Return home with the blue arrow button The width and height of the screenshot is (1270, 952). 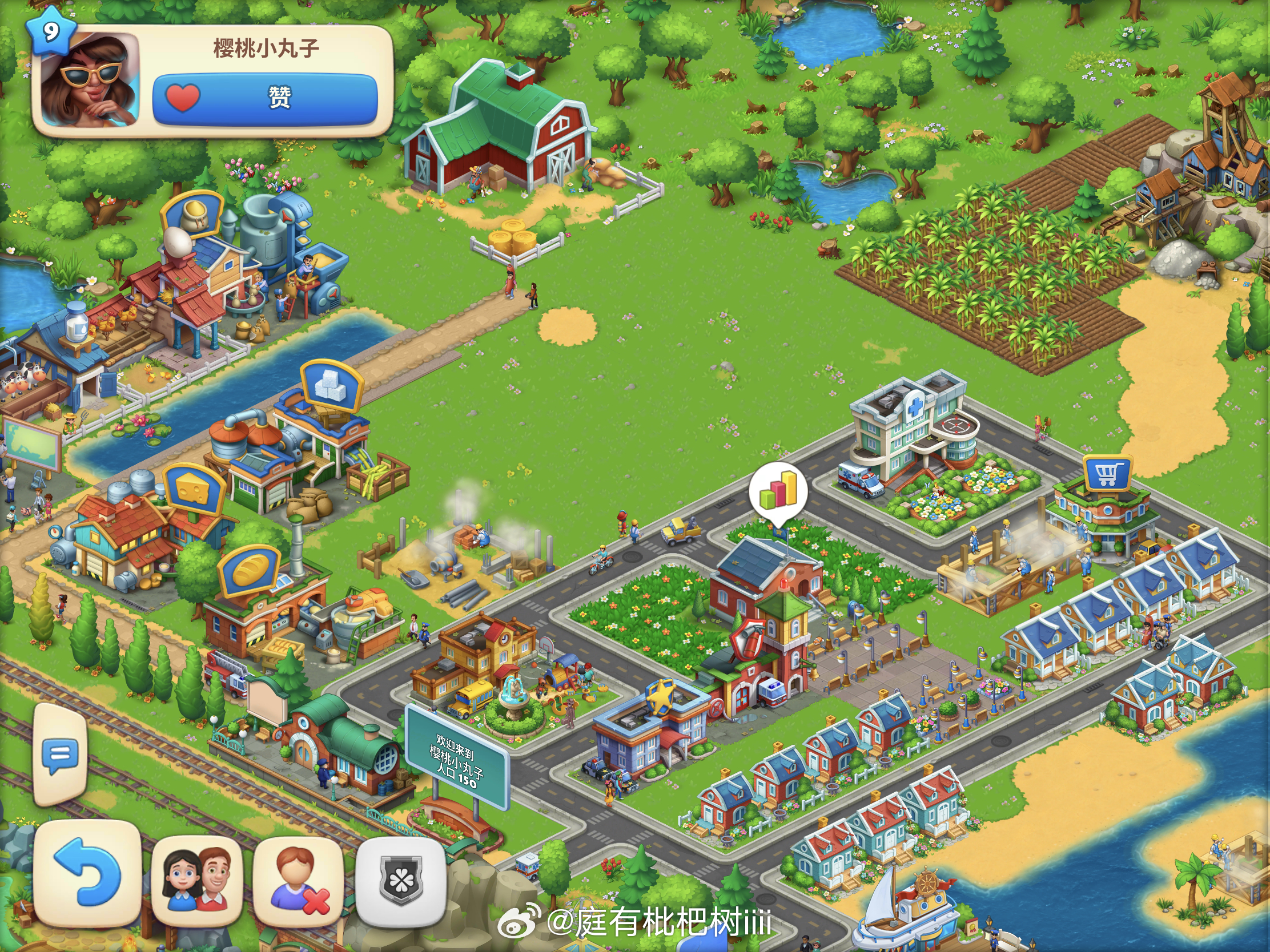(87, 873)
